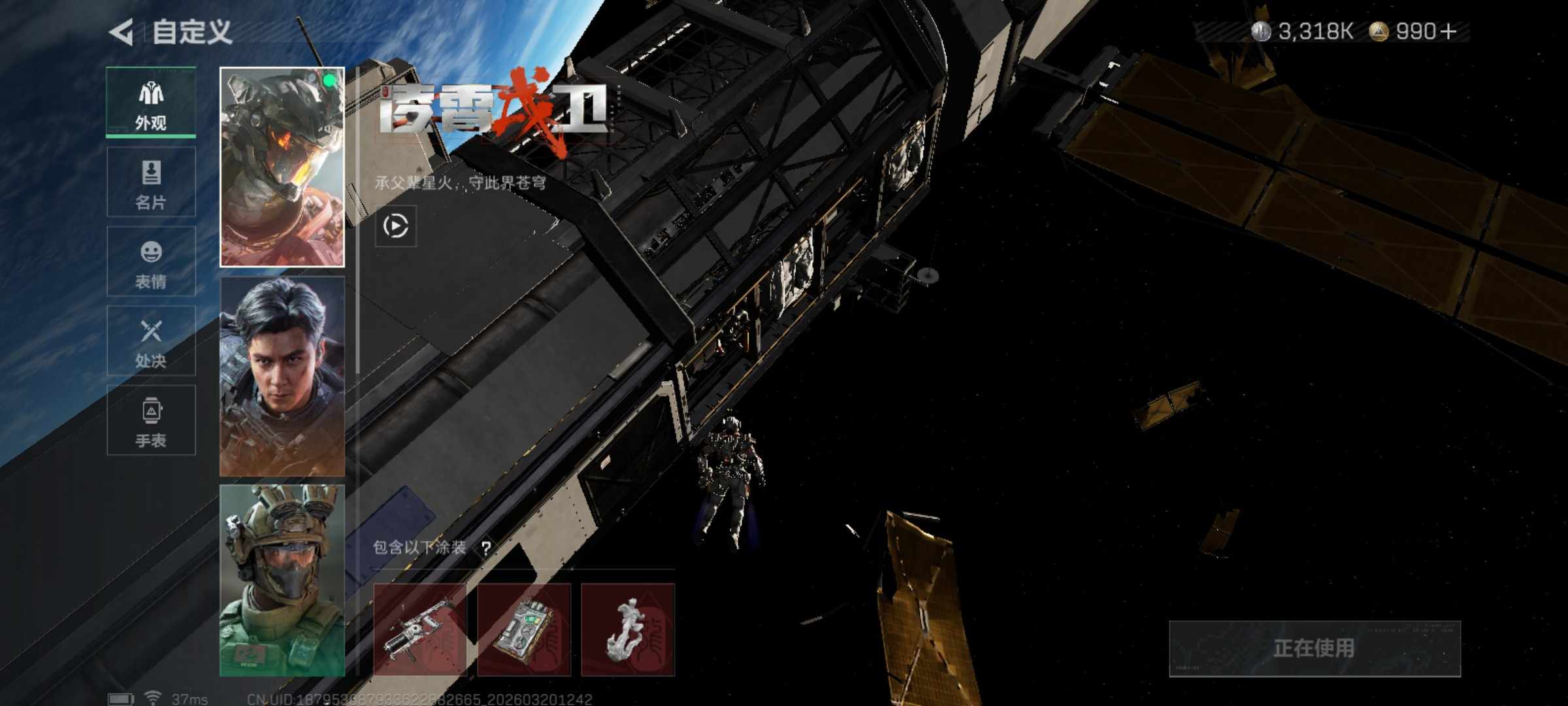
Task: Choose the dark-haired man operator skin
Action: coord(282,377)
